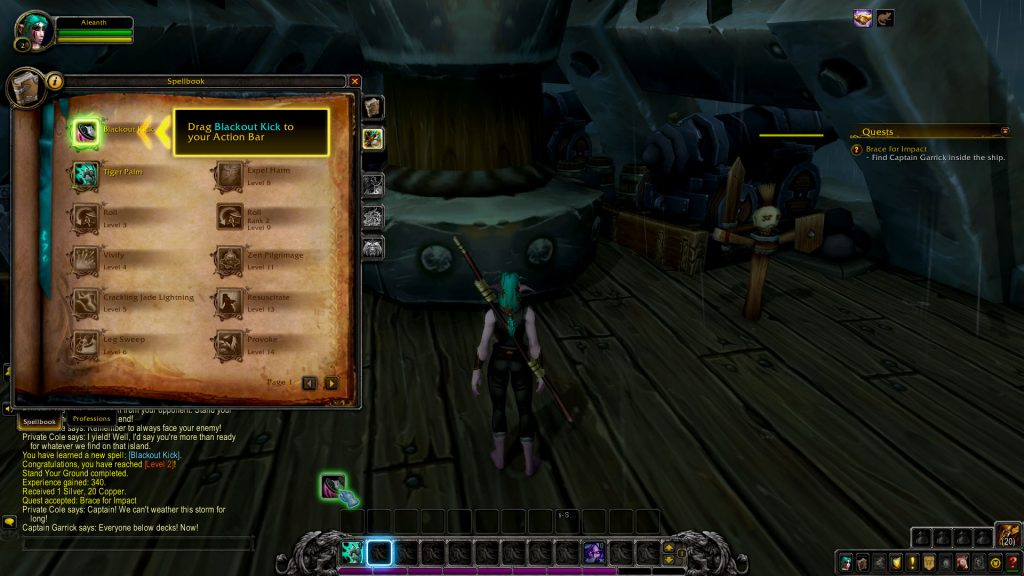Open the Spellbook info help button

[x=55, y=81]
